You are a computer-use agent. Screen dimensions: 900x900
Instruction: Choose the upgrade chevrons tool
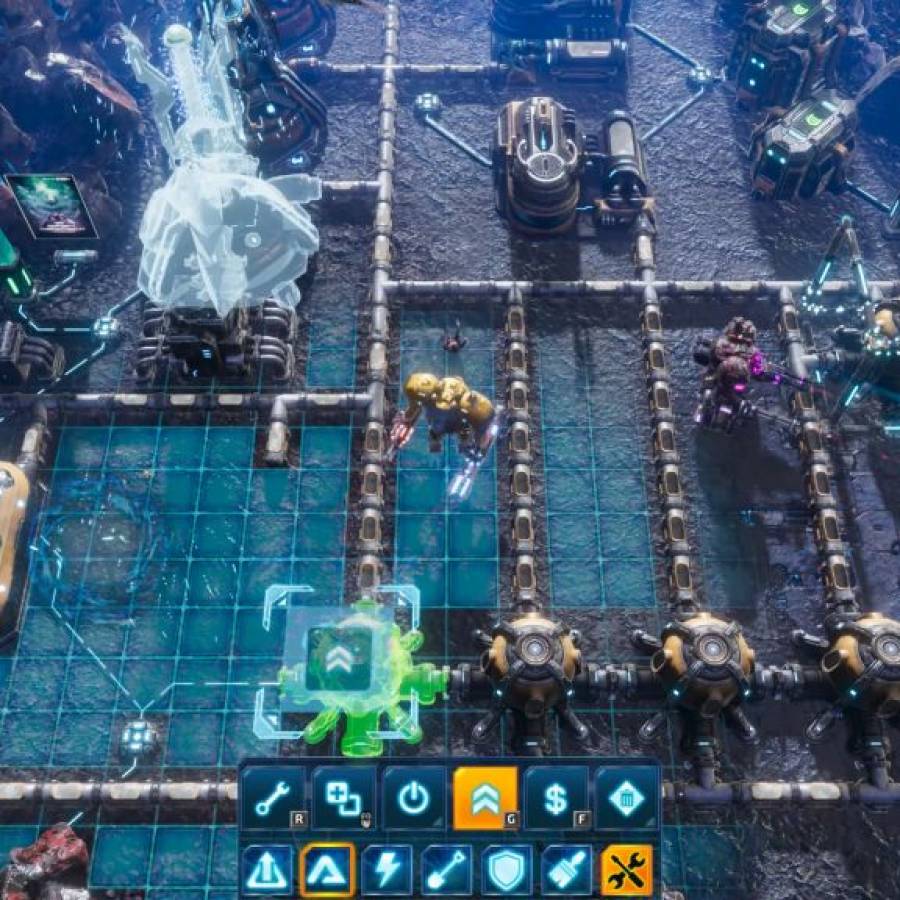coord(485,798)
